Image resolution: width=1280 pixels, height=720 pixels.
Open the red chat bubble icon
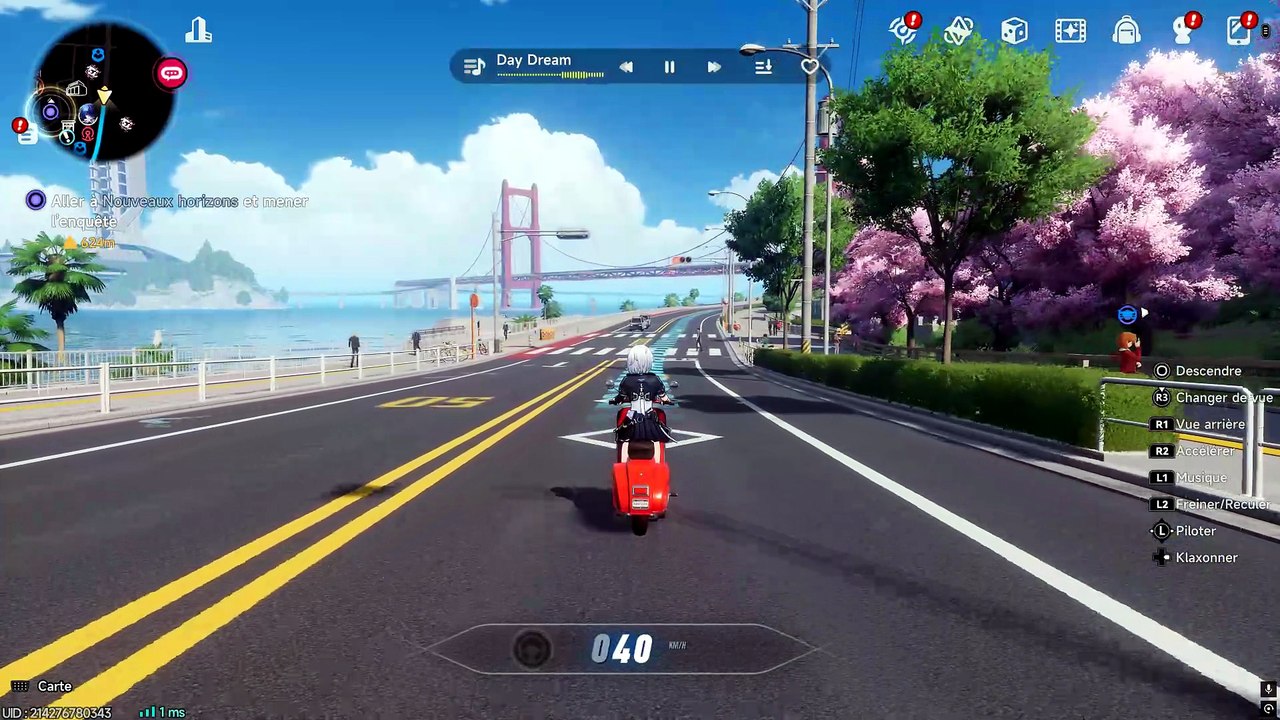171,73
